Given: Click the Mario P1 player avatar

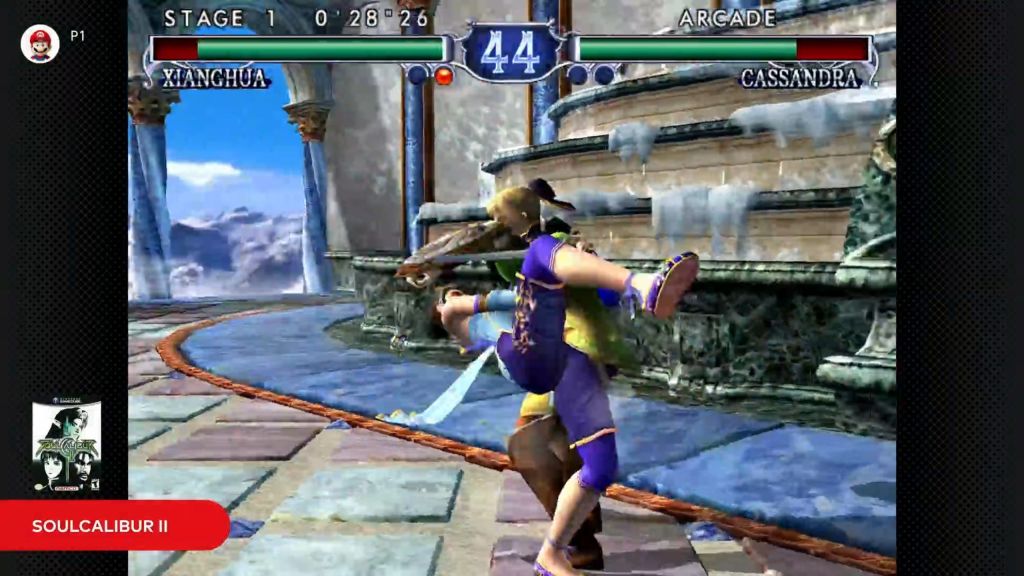Looking at the screenshot, I should [x=40, y=44].
